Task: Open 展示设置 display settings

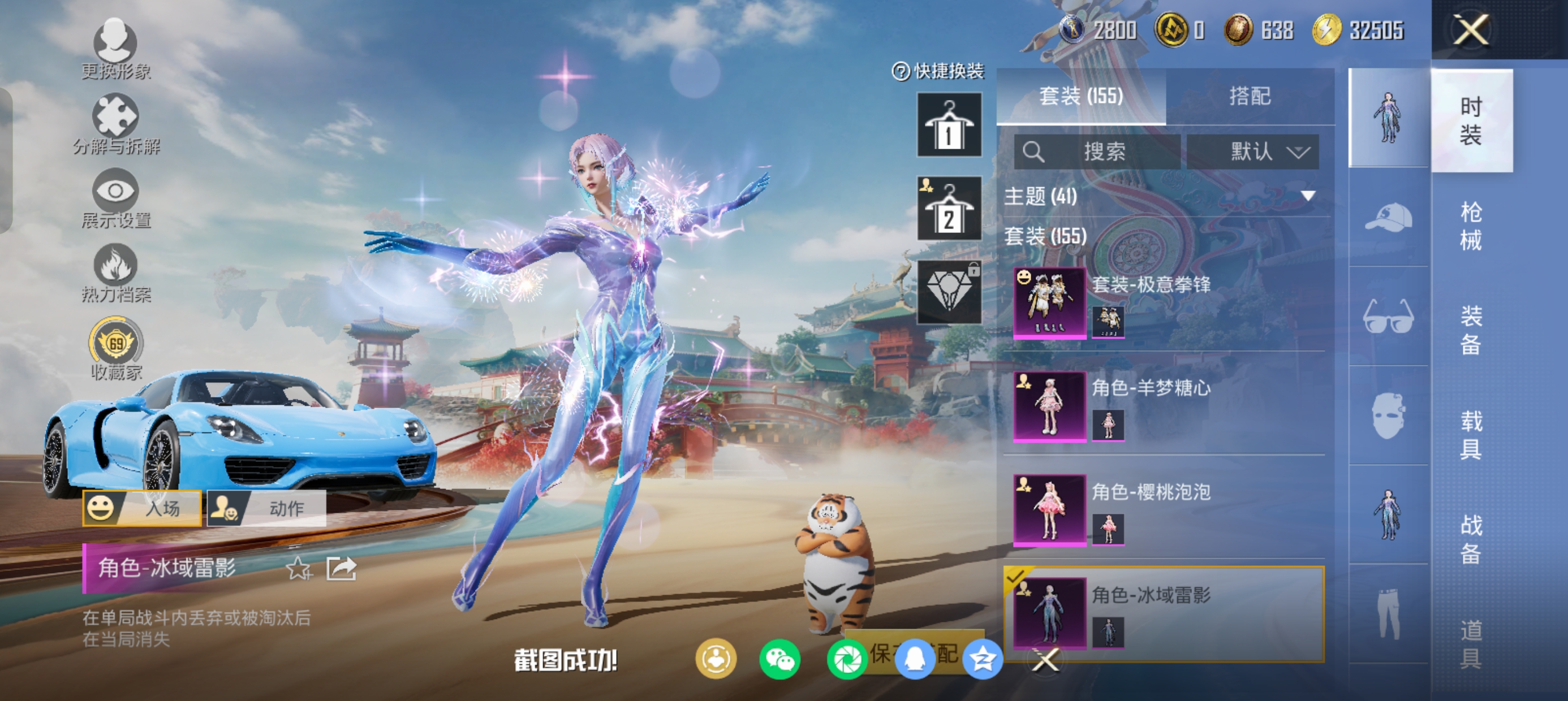Action: [115, 199]
